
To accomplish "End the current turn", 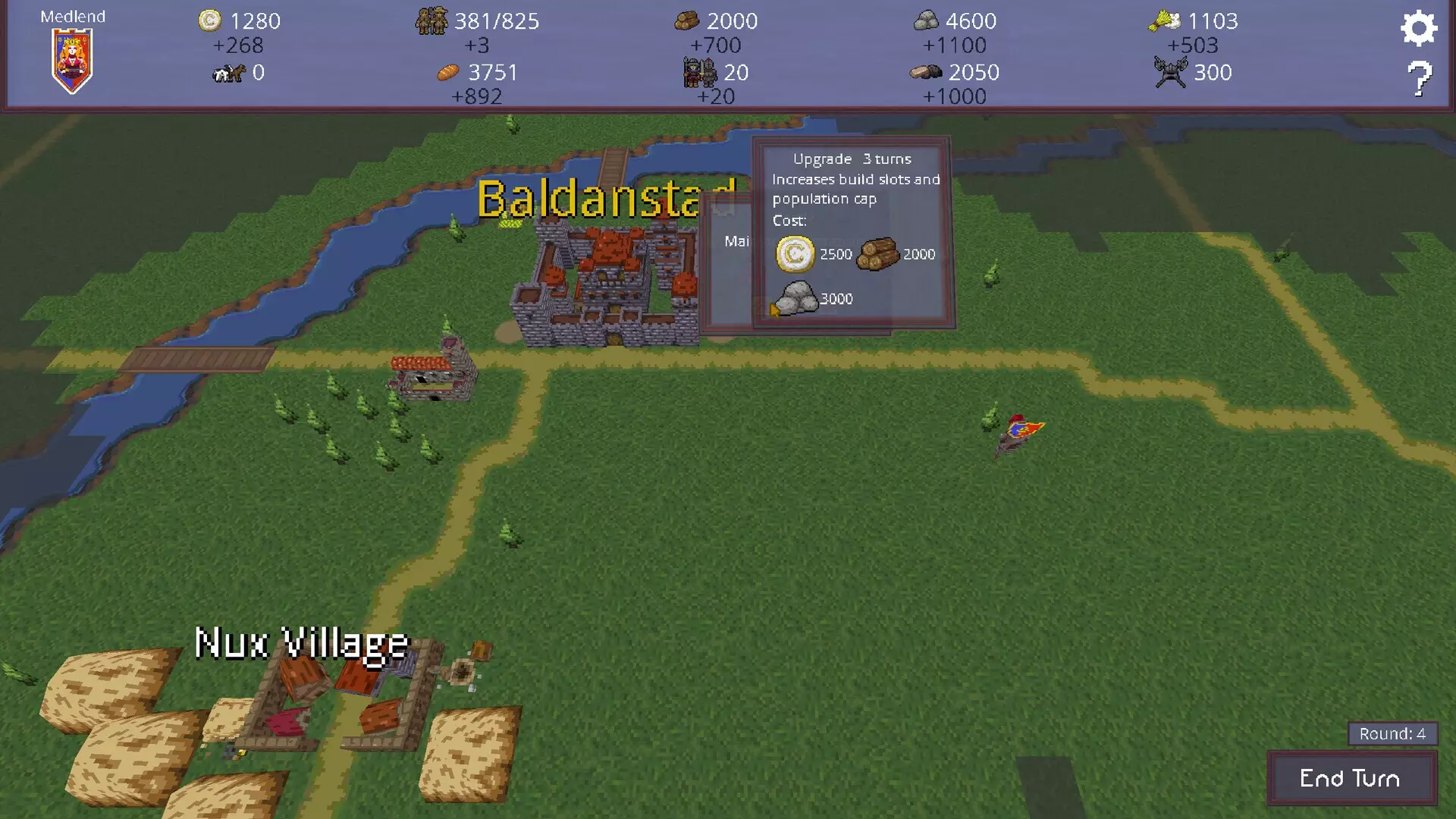I will 1351,778.
